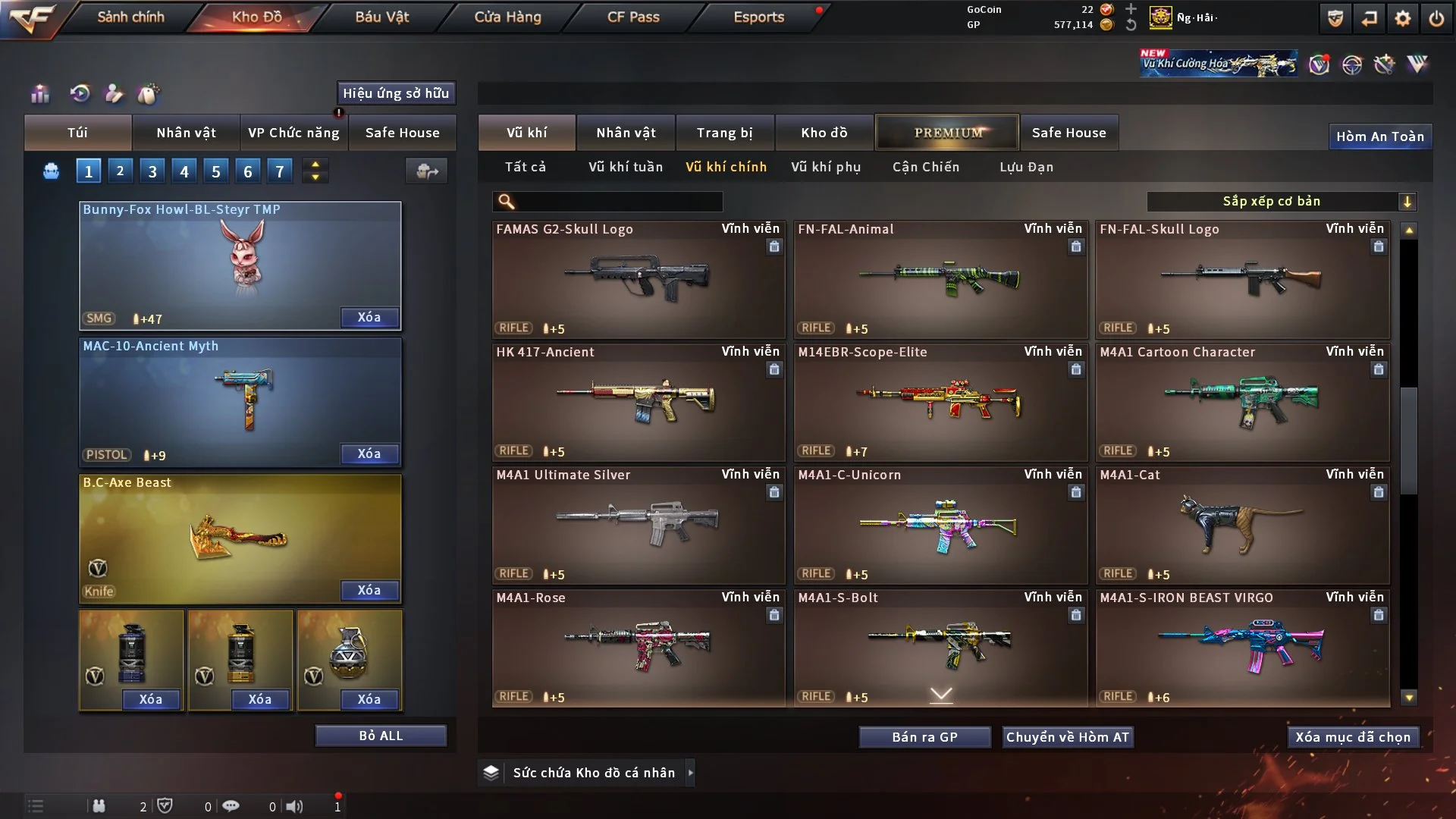Open the Cửa Hàng shop menu

pyautogui.click(x=507, y=17)
